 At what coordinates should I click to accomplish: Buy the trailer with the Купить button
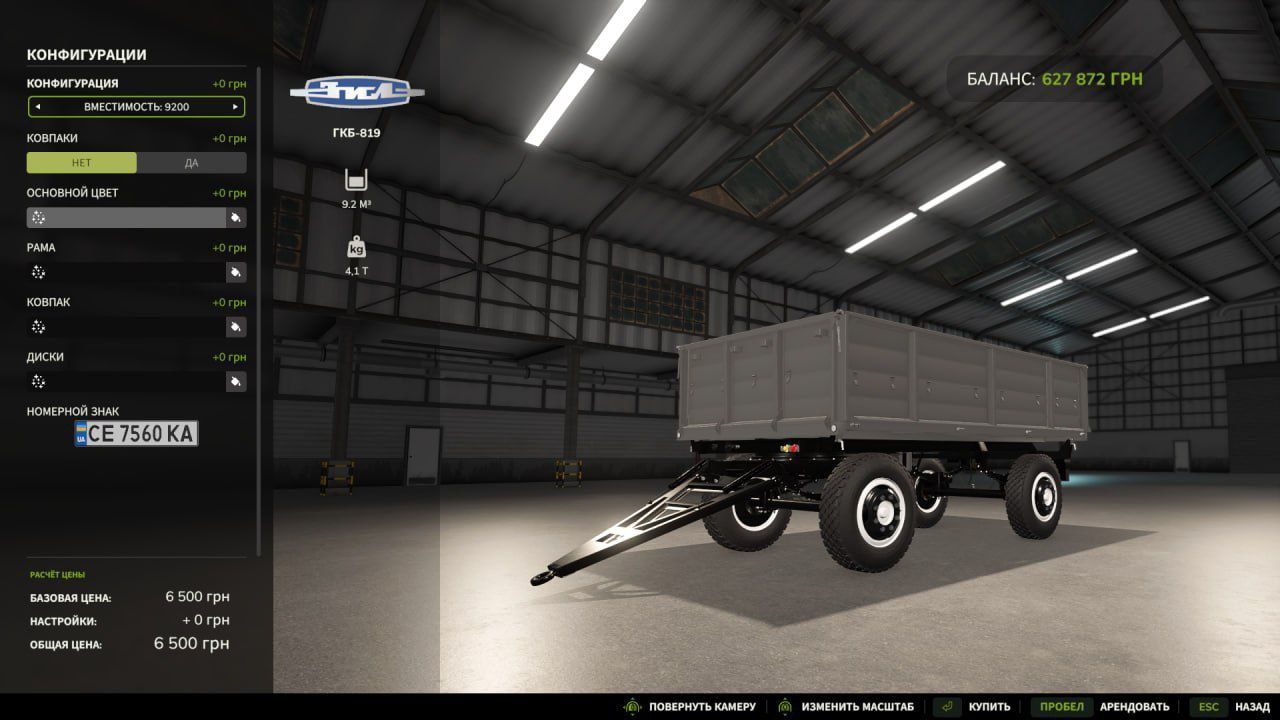tap(973, 707)
